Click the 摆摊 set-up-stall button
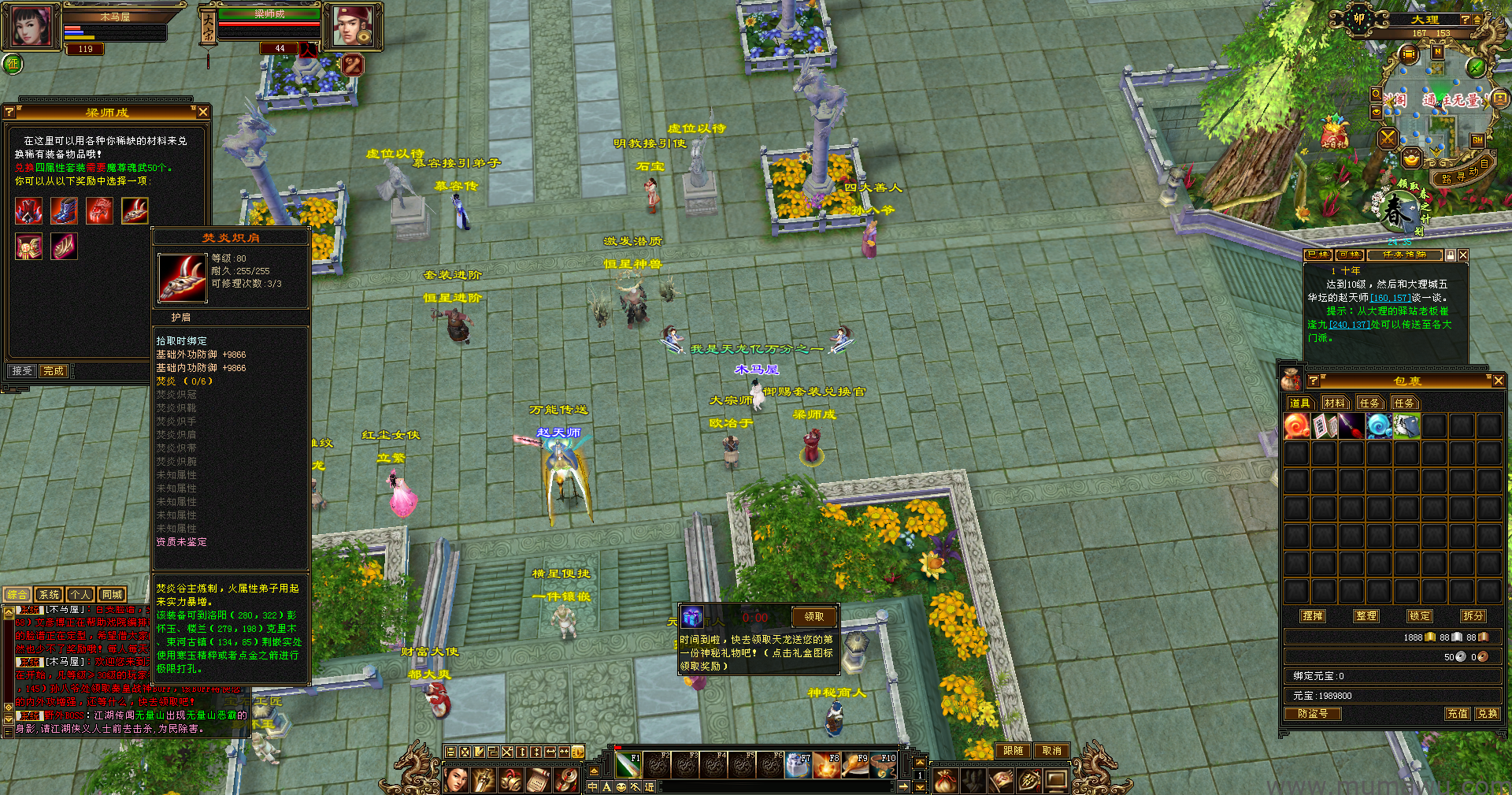 pyautogui.click(x=1313, y=615)
